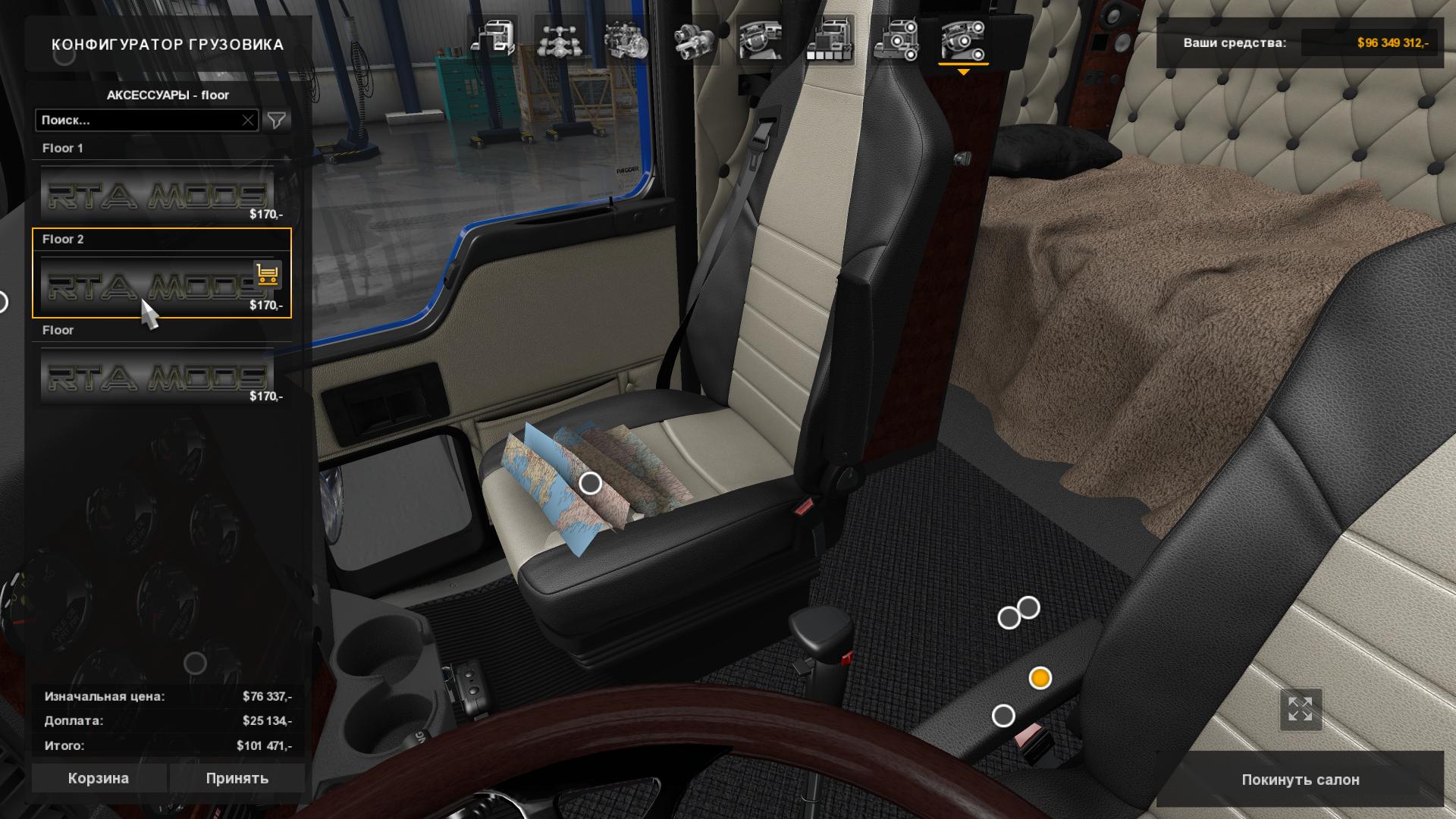Leave the cabin via Покинуть салон

click(1300, 780)
